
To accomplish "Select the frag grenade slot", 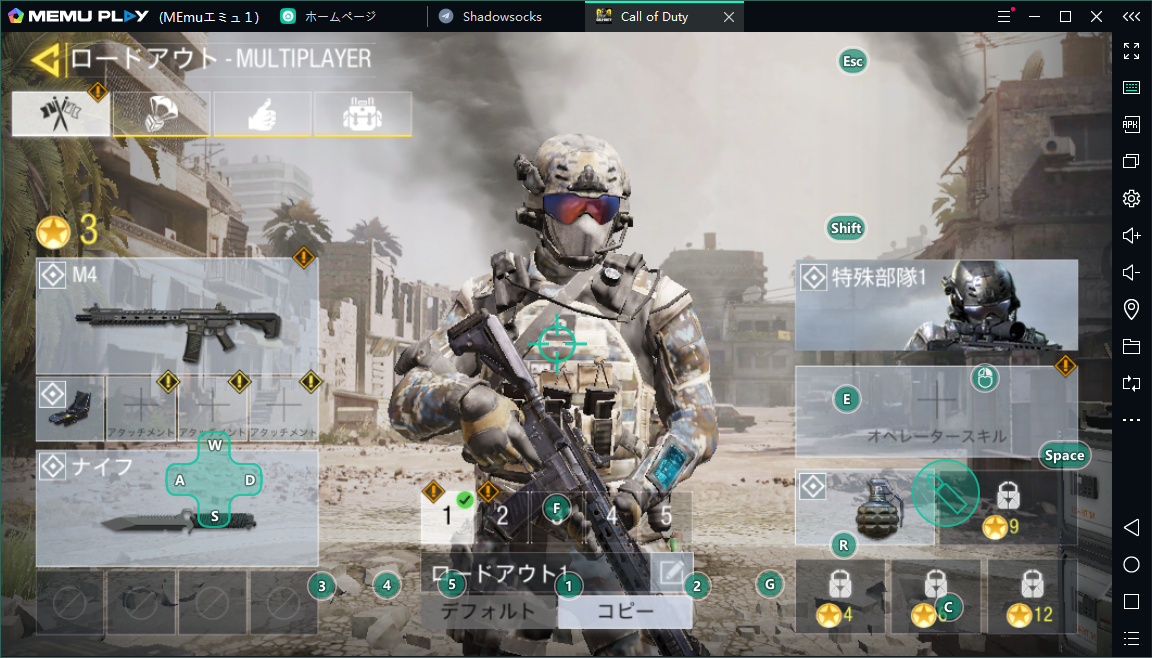I will 866,508.
